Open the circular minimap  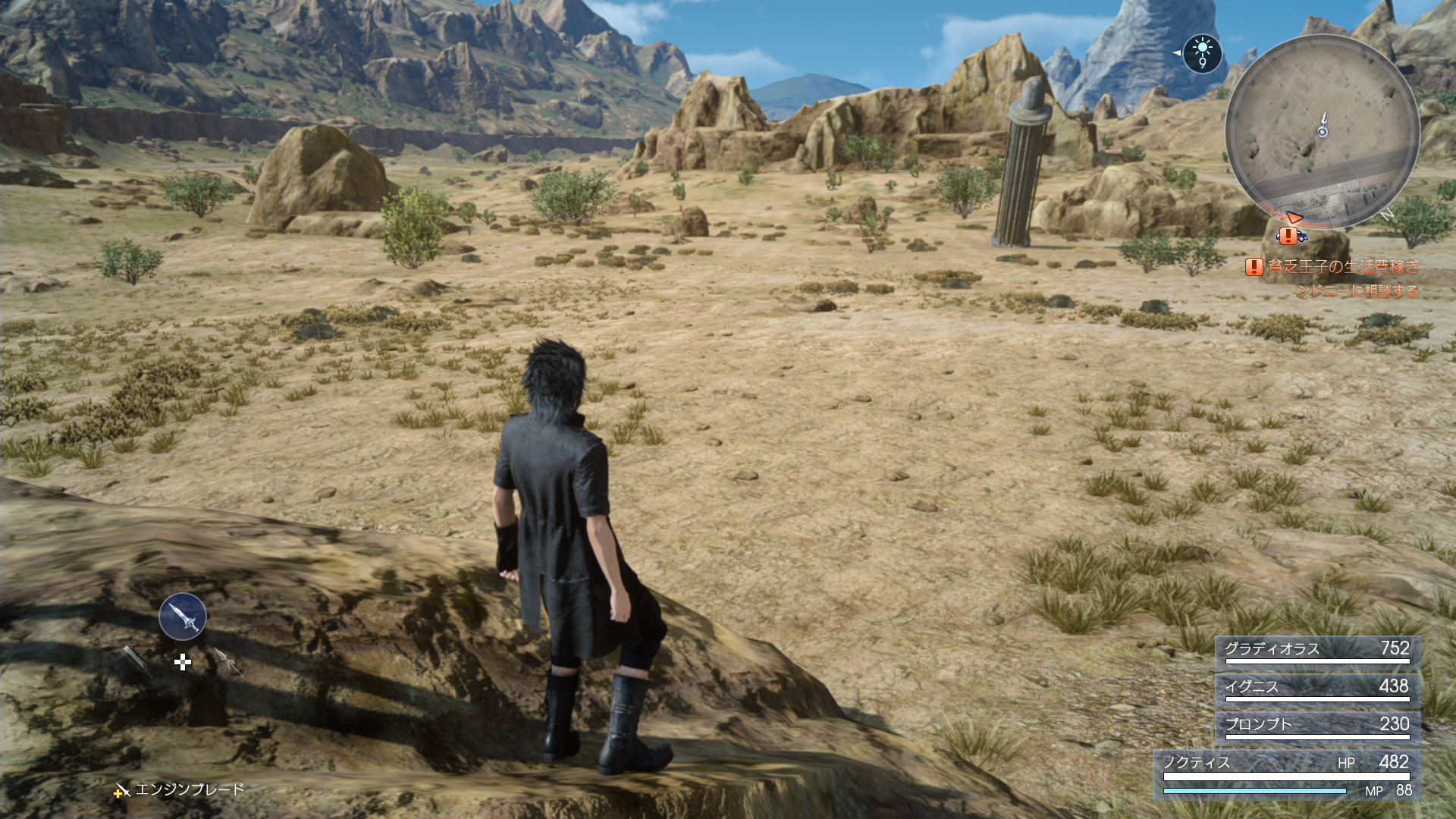tap(1323, 131)
